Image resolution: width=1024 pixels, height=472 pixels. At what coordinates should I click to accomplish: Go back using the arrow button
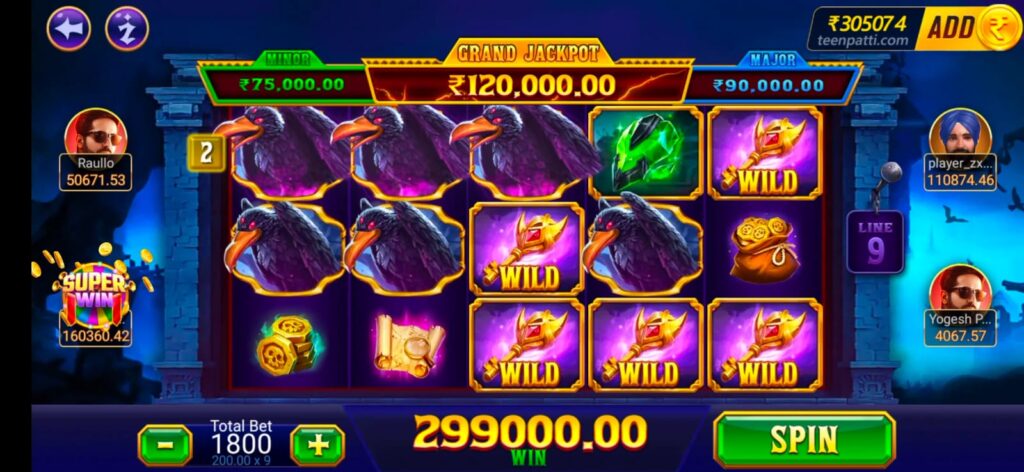click(x=70, y=29)
